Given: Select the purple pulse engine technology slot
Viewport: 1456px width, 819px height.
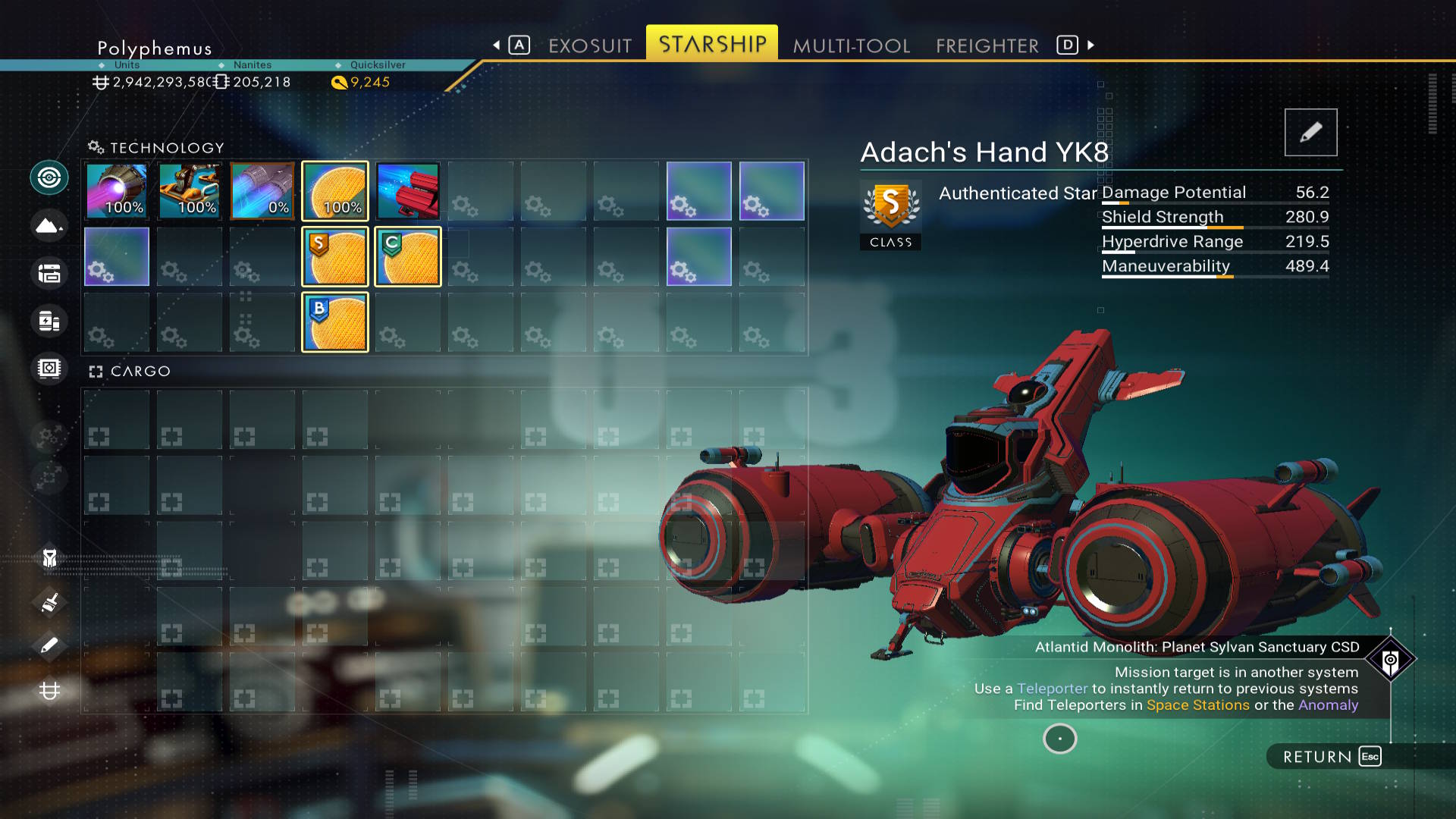Looking at the screenshot, I should [x=117, y=191].
